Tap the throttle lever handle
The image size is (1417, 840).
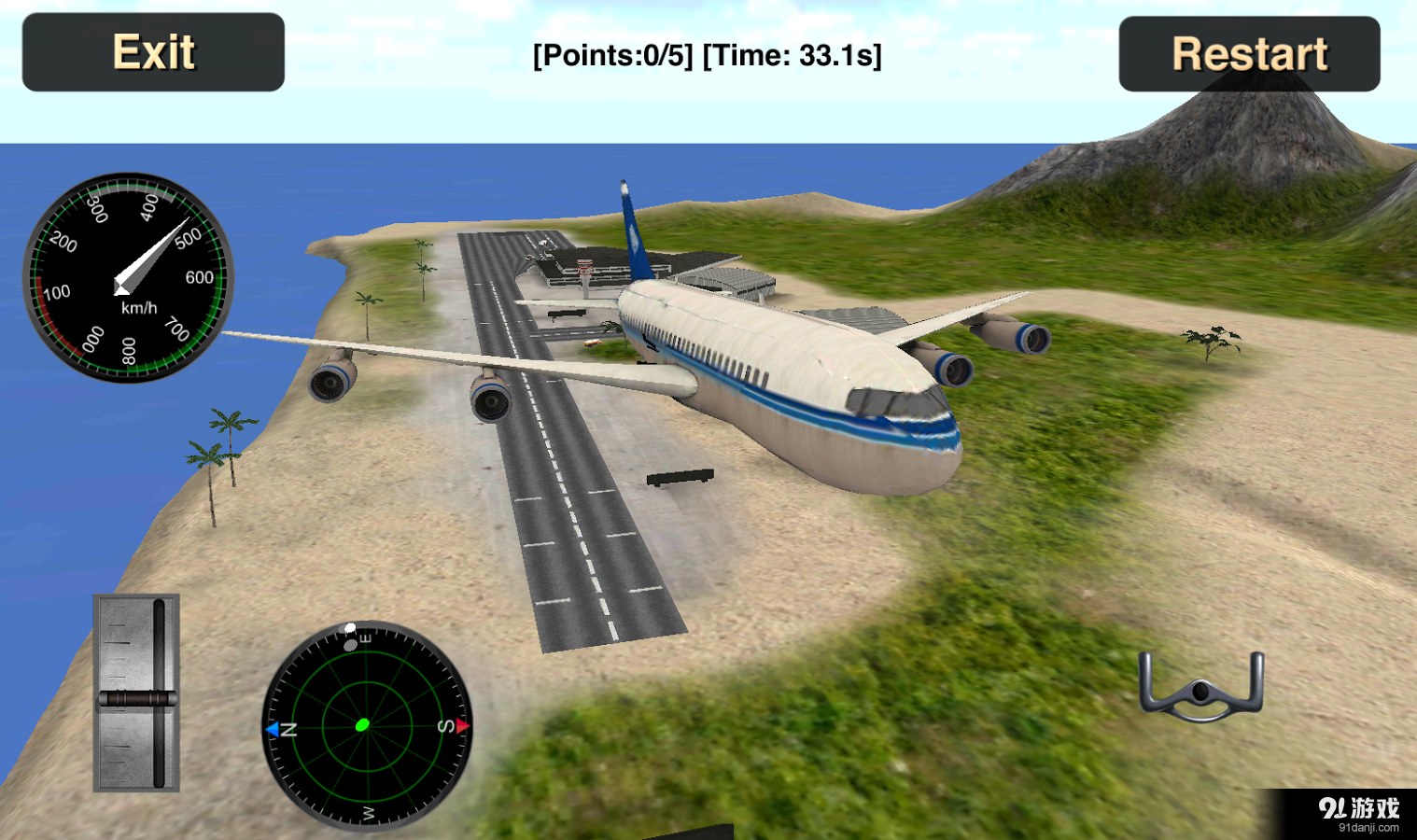(137, 697)
